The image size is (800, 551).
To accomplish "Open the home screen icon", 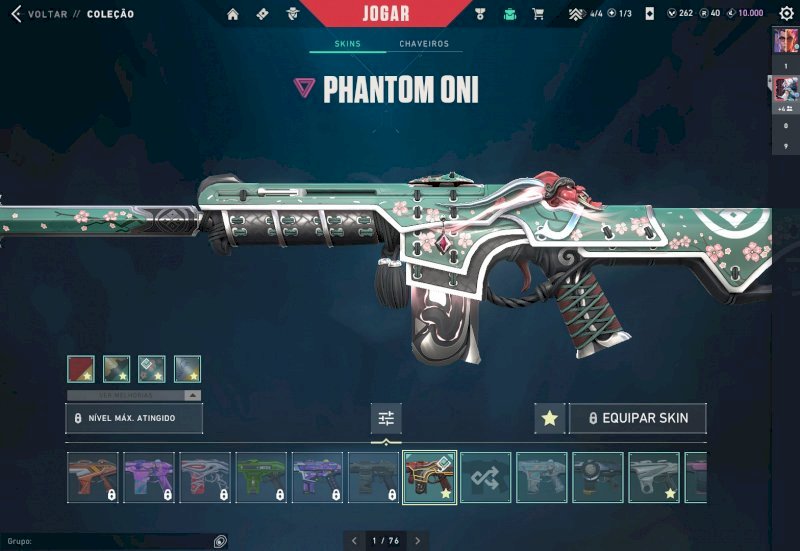I will pyautogui.click(x=233, y=14).
